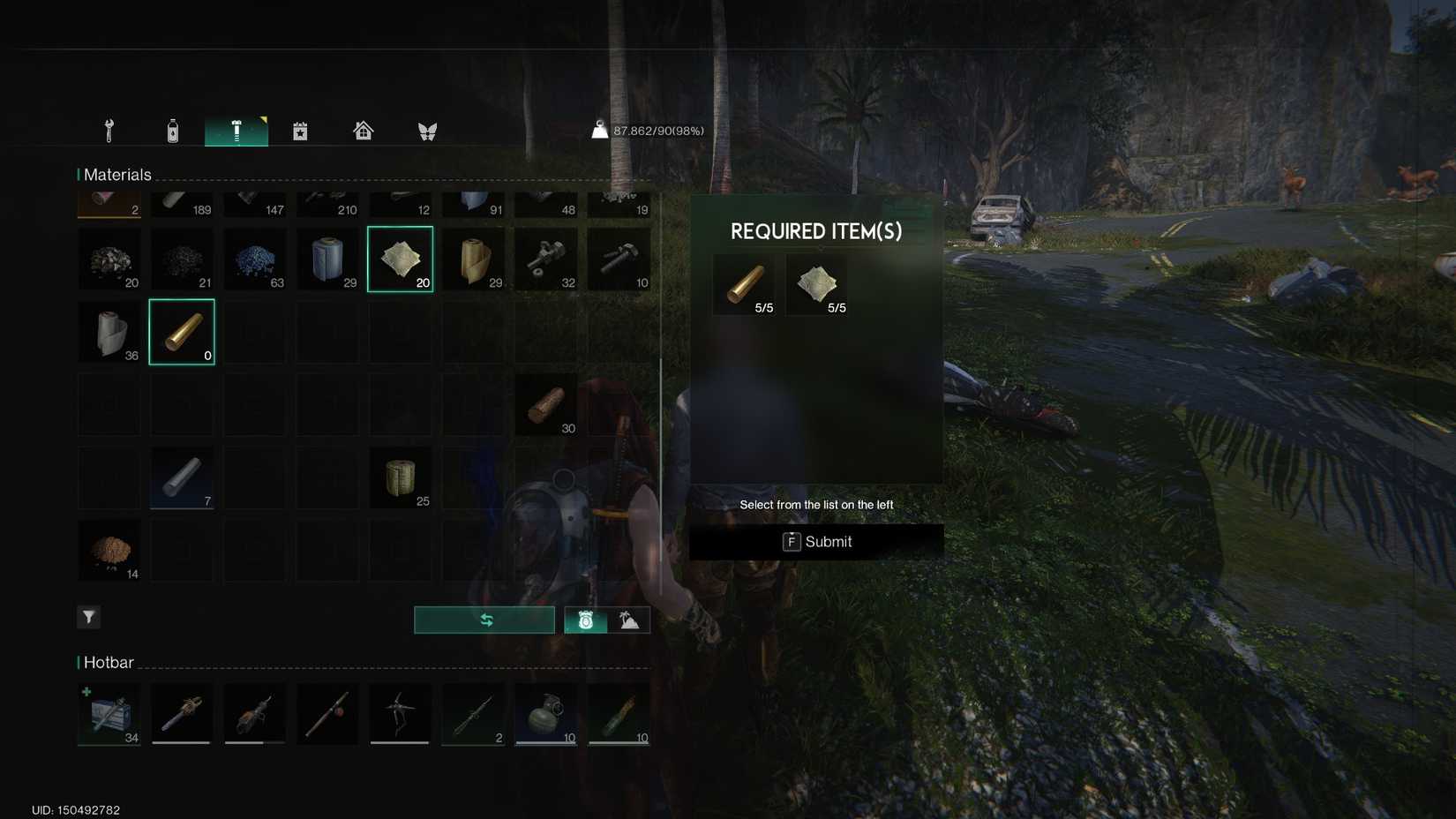The height and width of the screenshot is (819, 1456).
Task: Click the Required Items panel title
Action: click(816, 230)
